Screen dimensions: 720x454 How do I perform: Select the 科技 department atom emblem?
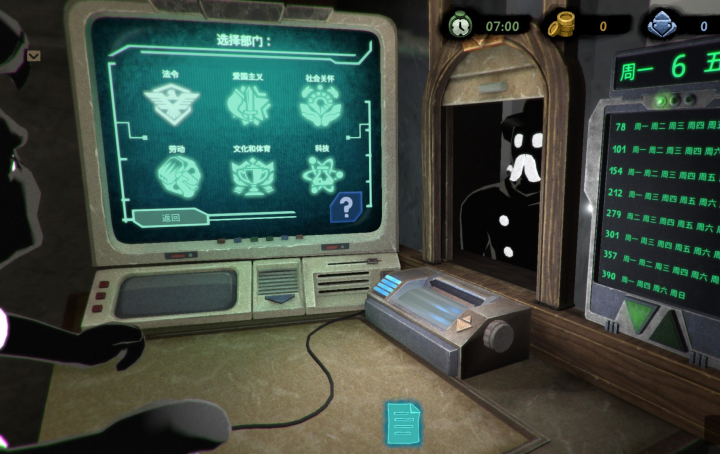[x=323, y=175]
